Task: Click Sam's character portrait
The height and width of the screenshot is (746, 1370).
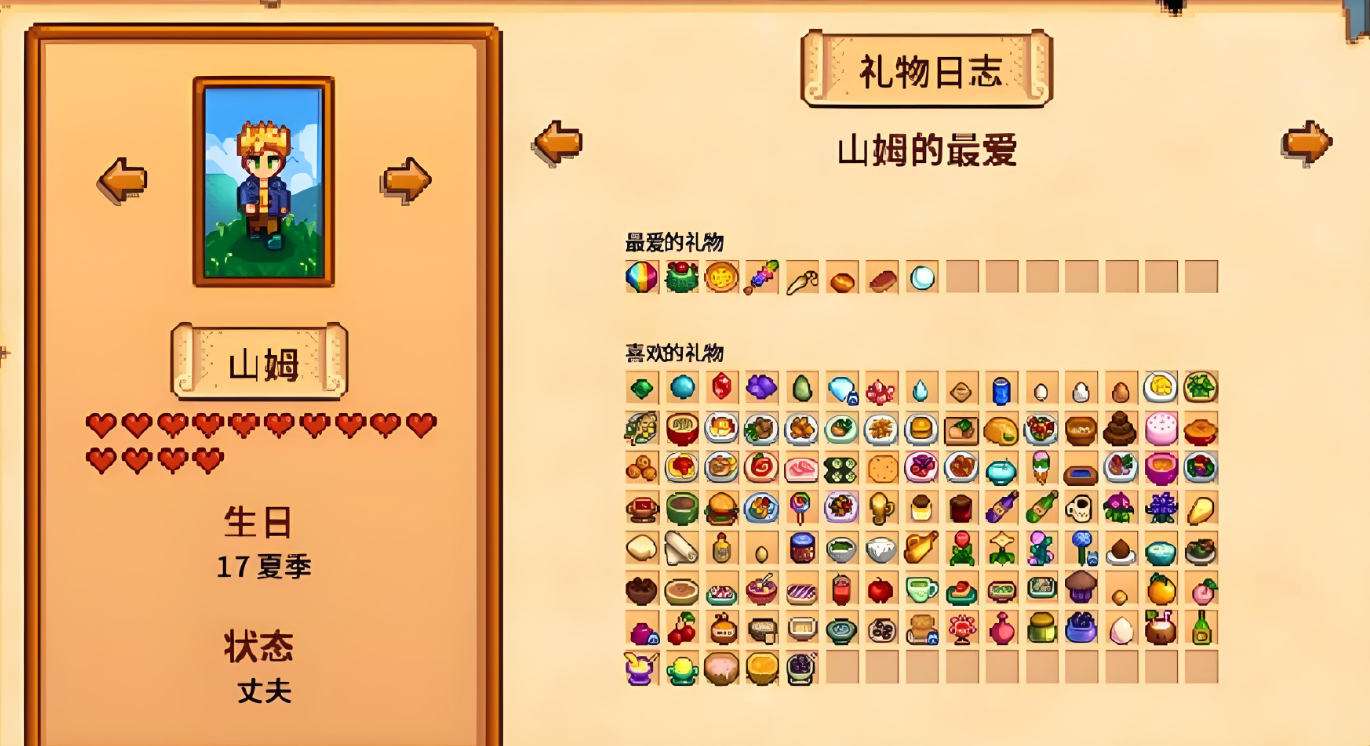Action: [x=263, y=181]
